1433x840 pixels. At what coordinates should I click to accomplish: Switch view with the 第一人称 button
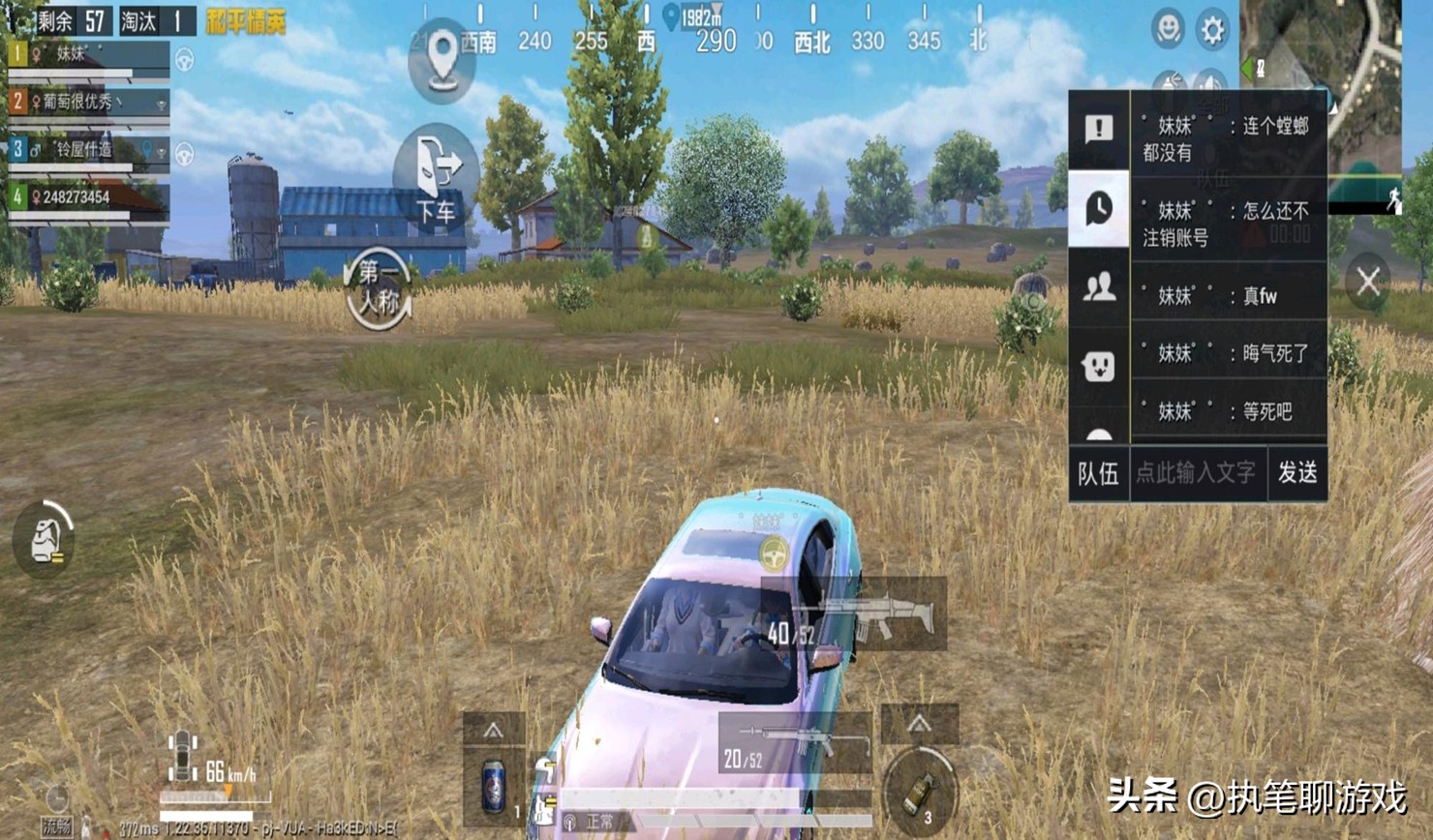pos(379,287)
